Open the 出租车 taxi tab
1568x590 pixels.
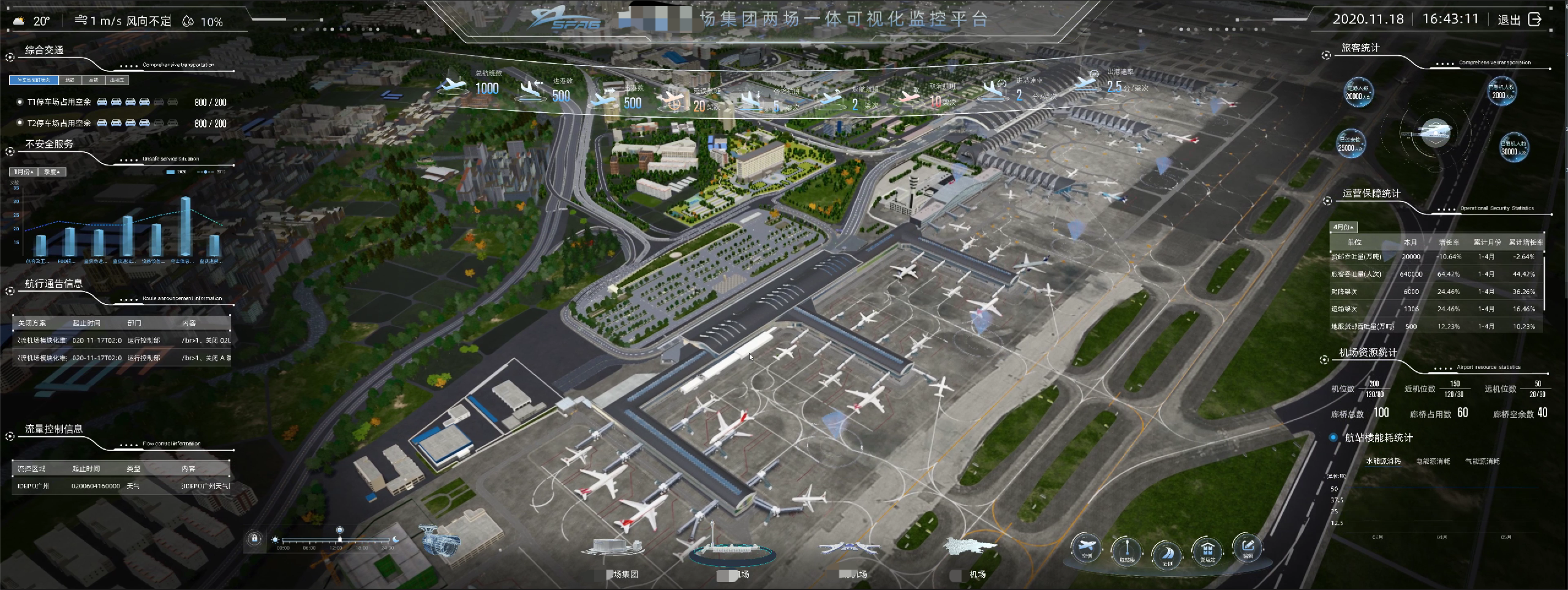pyautogui.click(x=117, y=80)
